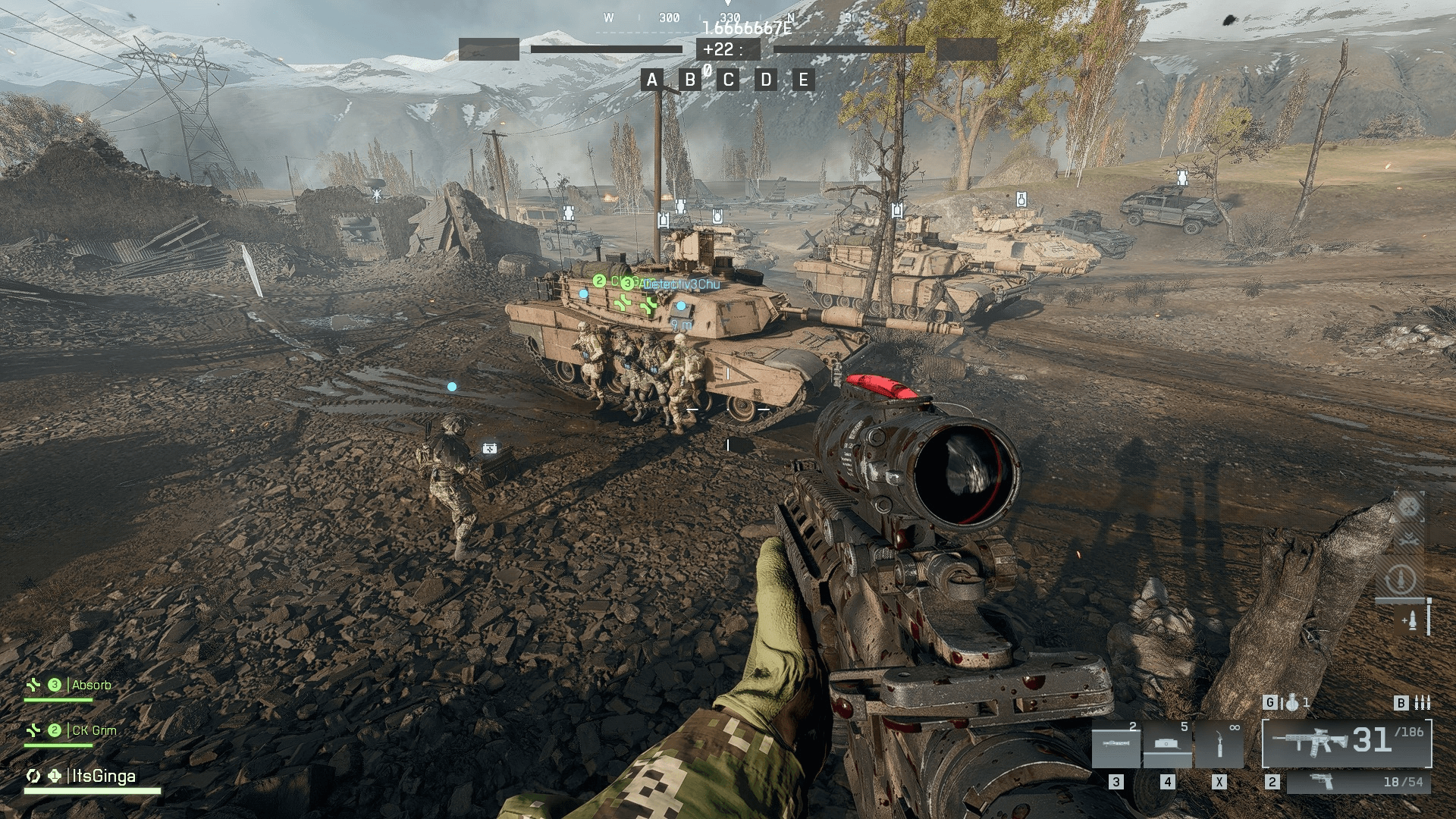Image resolution: width=1456 pixels, height=819 pixels.
Task: Select the anti-tank mine gadget slot
Action: [x=1167, y=744]
